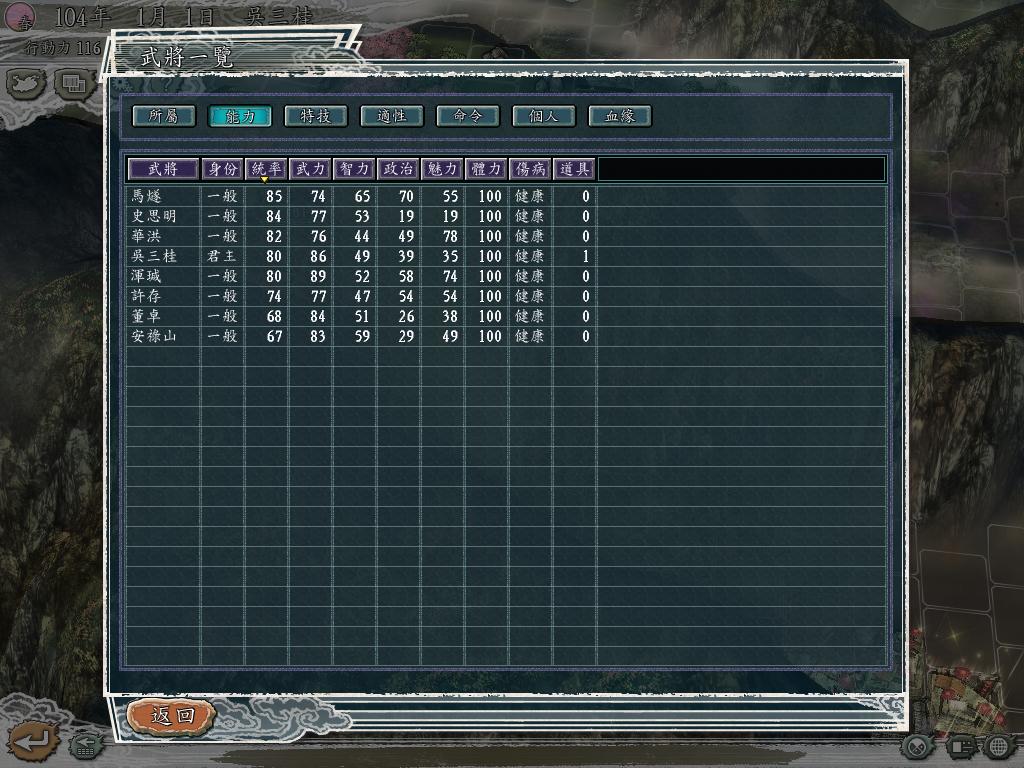This screenshot has height=768, width=1024.
Task: Sort by the 身份 column header
Action: pyautogui.click(x=223, y=169)
